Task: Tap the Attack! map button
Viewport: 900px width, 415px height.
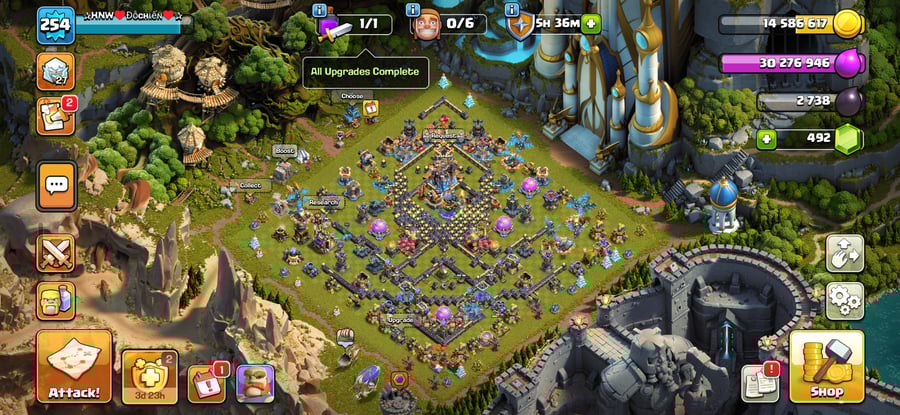Action: (73, 367)
